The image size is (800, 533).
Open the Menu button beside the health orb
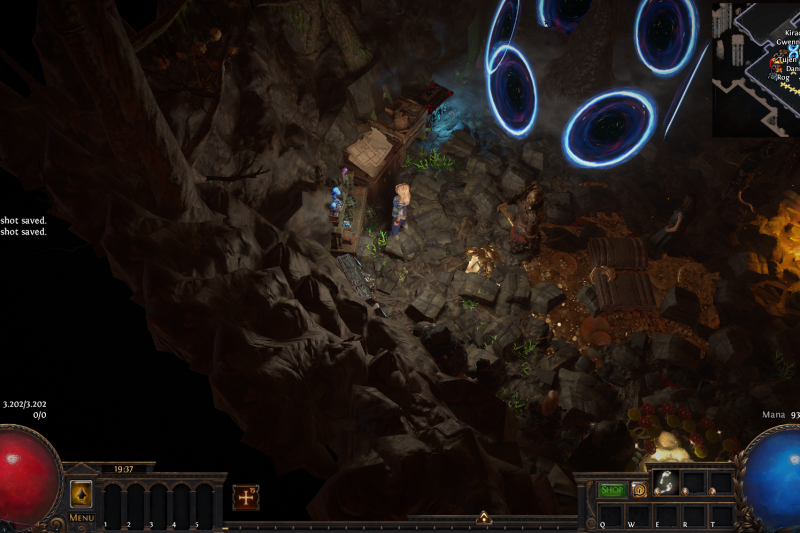(81, 518)
